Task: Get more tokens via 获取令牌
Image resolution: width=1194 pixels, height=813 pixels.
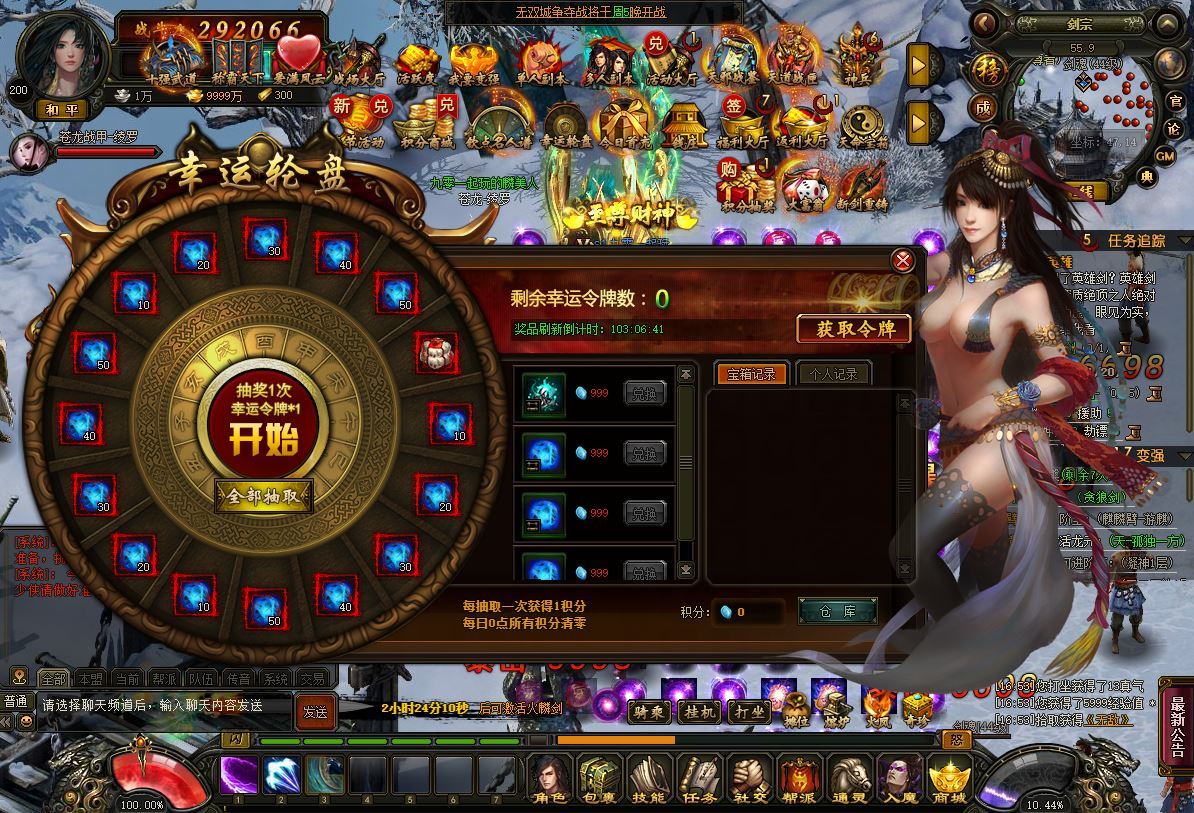Action: (x=854, y=328)
